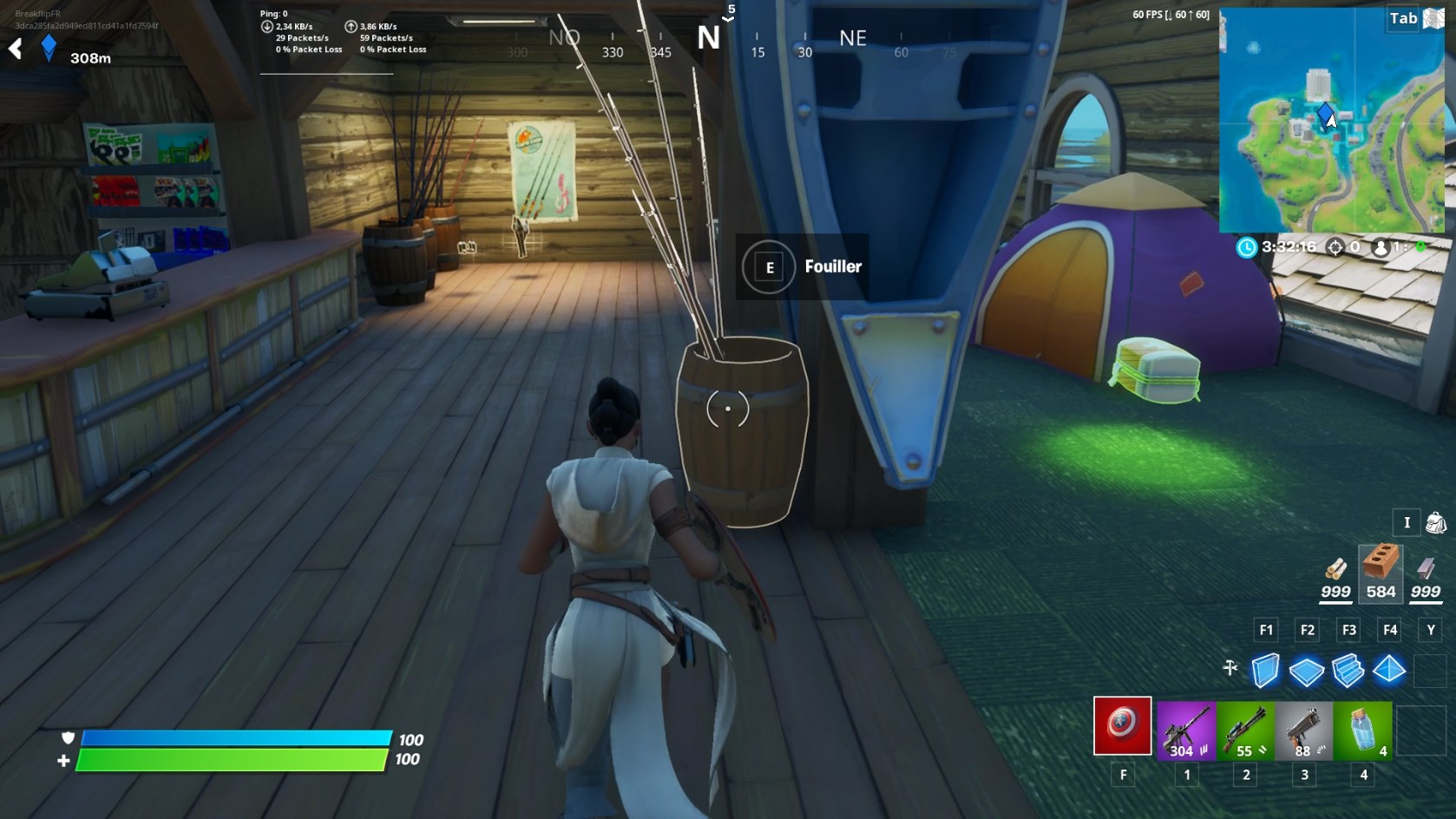The width and height of the screenshot is (1456, 819).
Task: Select the Captain America shield in slot F
Action: tap(1124, 729)
